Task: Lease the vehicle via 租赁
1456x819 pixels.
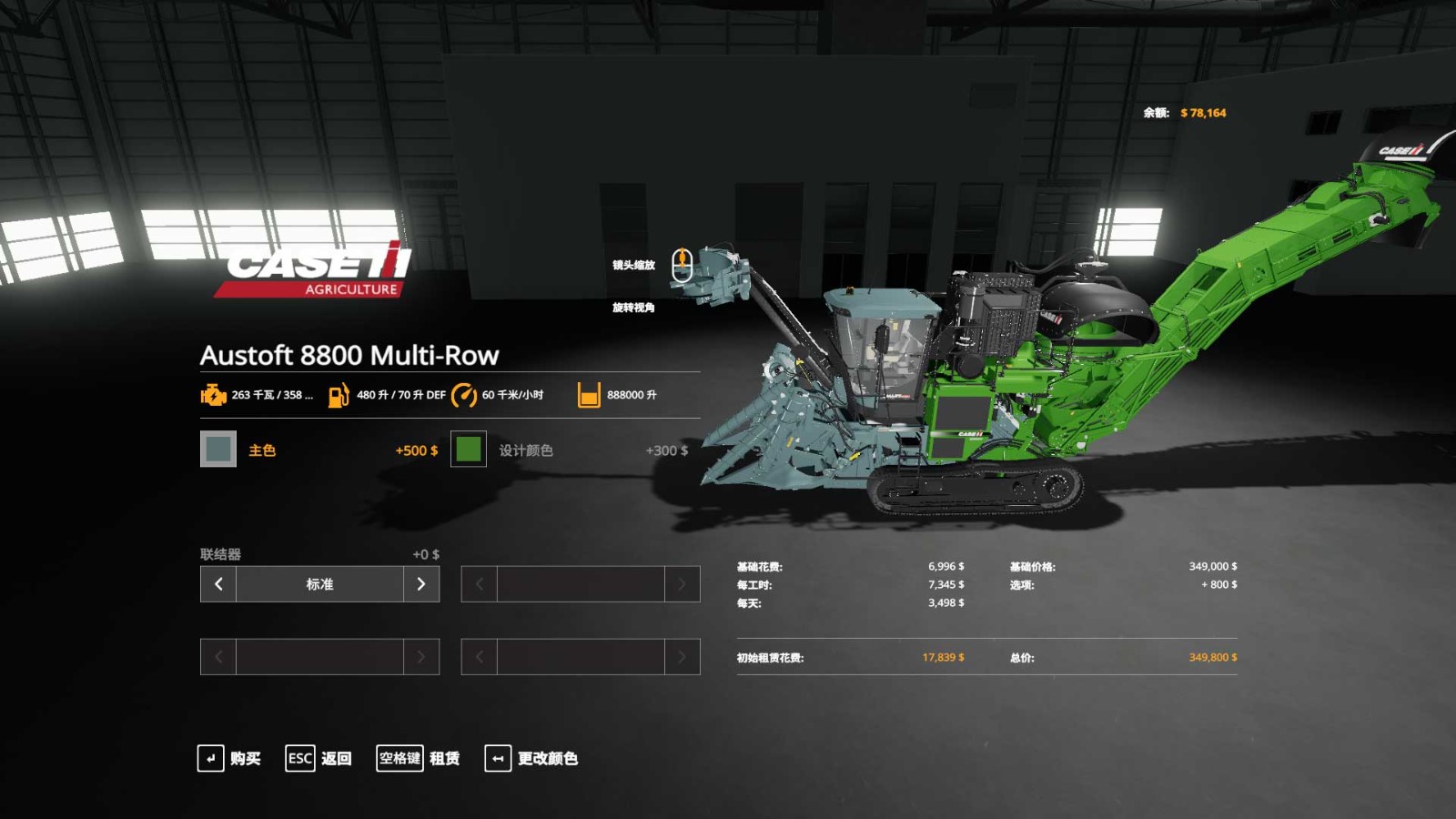Action: (419, 758)
